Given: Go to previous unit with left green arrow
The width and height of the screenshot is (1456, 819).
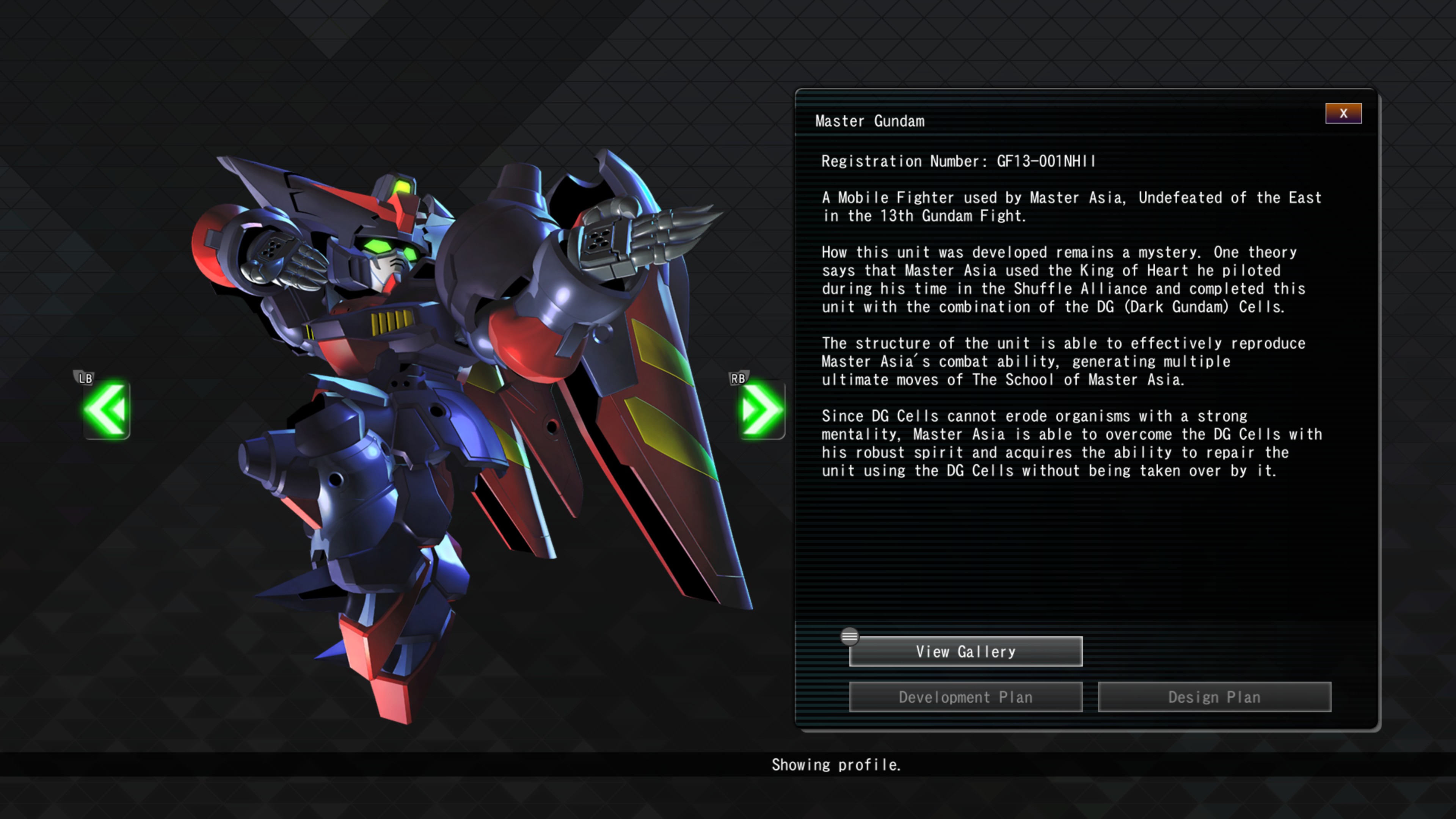Looking at the screenshot, I should pyautogui.click(x=106, y=410).
